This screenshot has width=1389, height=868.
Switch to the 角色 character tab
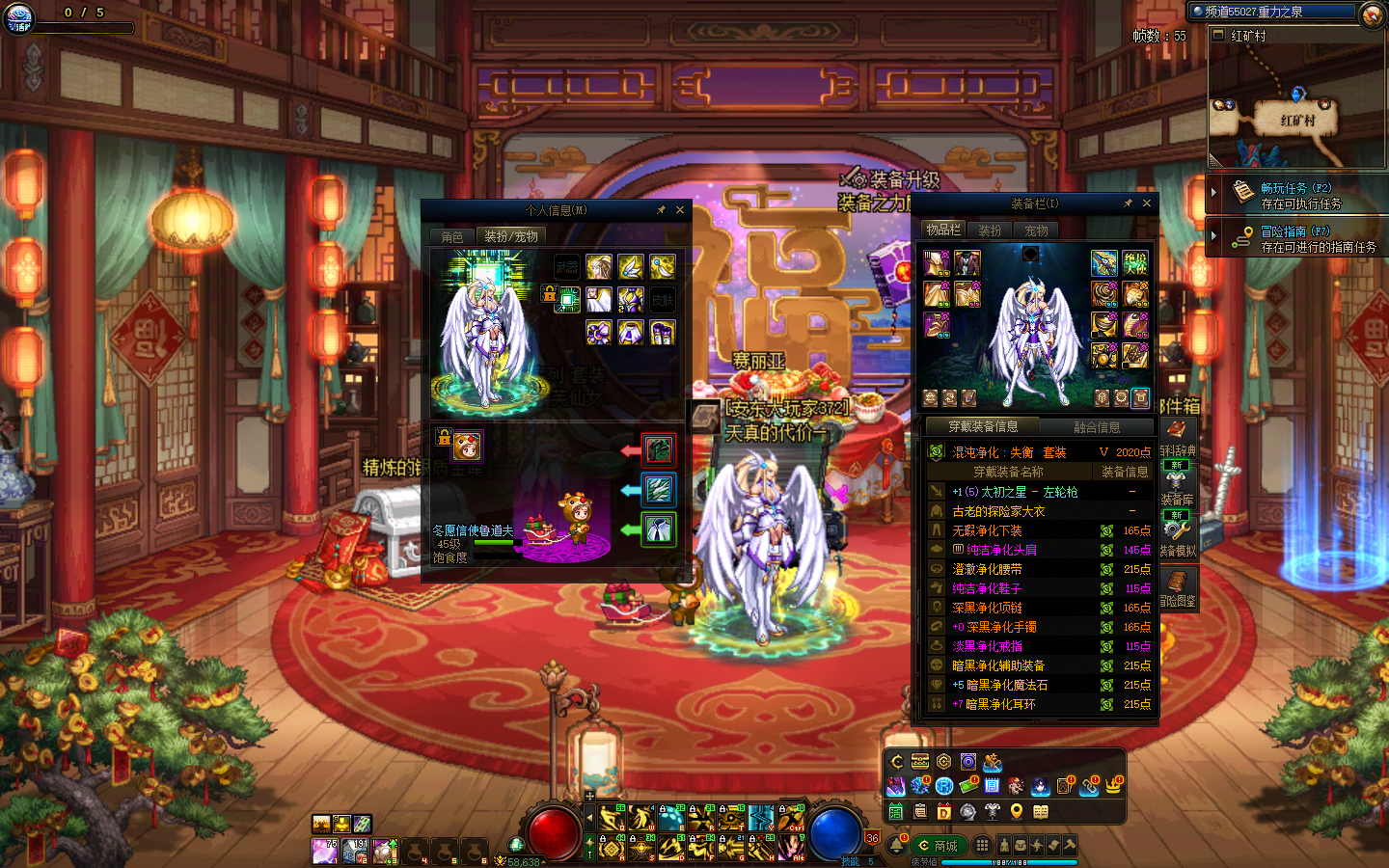tap(452, 236)
